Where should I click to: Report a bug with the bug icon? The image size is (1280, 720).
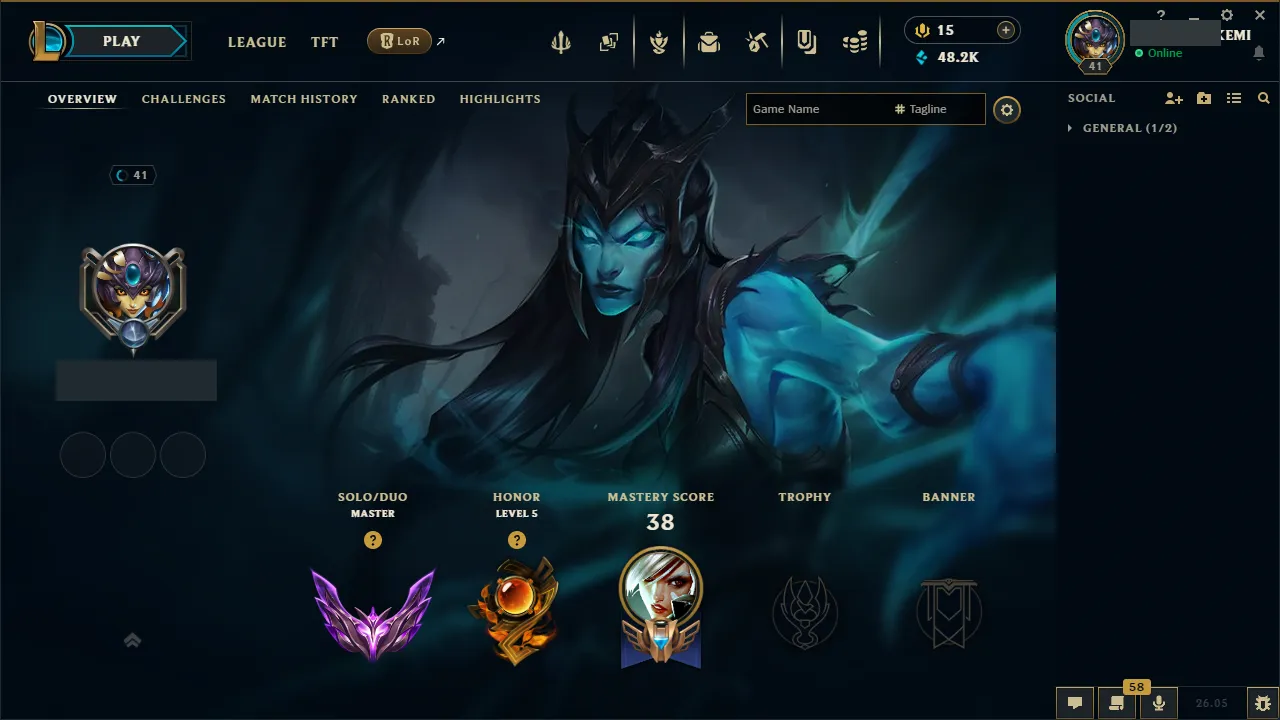coord(1265,703)
